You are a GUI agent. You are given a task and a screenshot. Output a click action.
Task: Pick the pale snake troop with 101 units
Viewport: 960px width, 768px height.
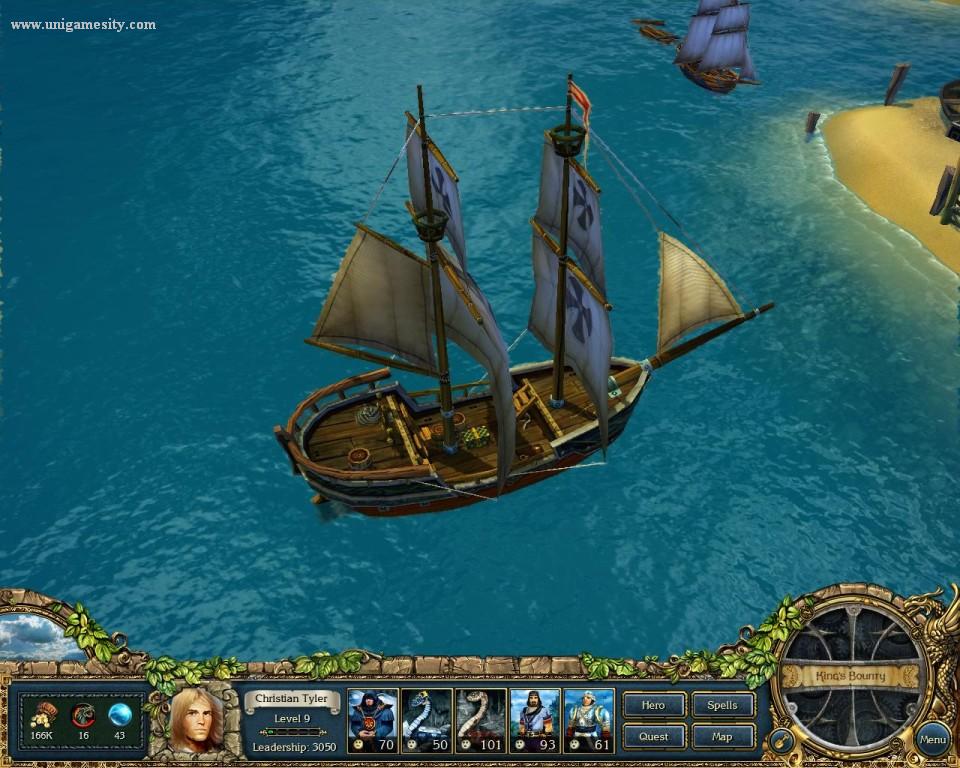point(481,719)
